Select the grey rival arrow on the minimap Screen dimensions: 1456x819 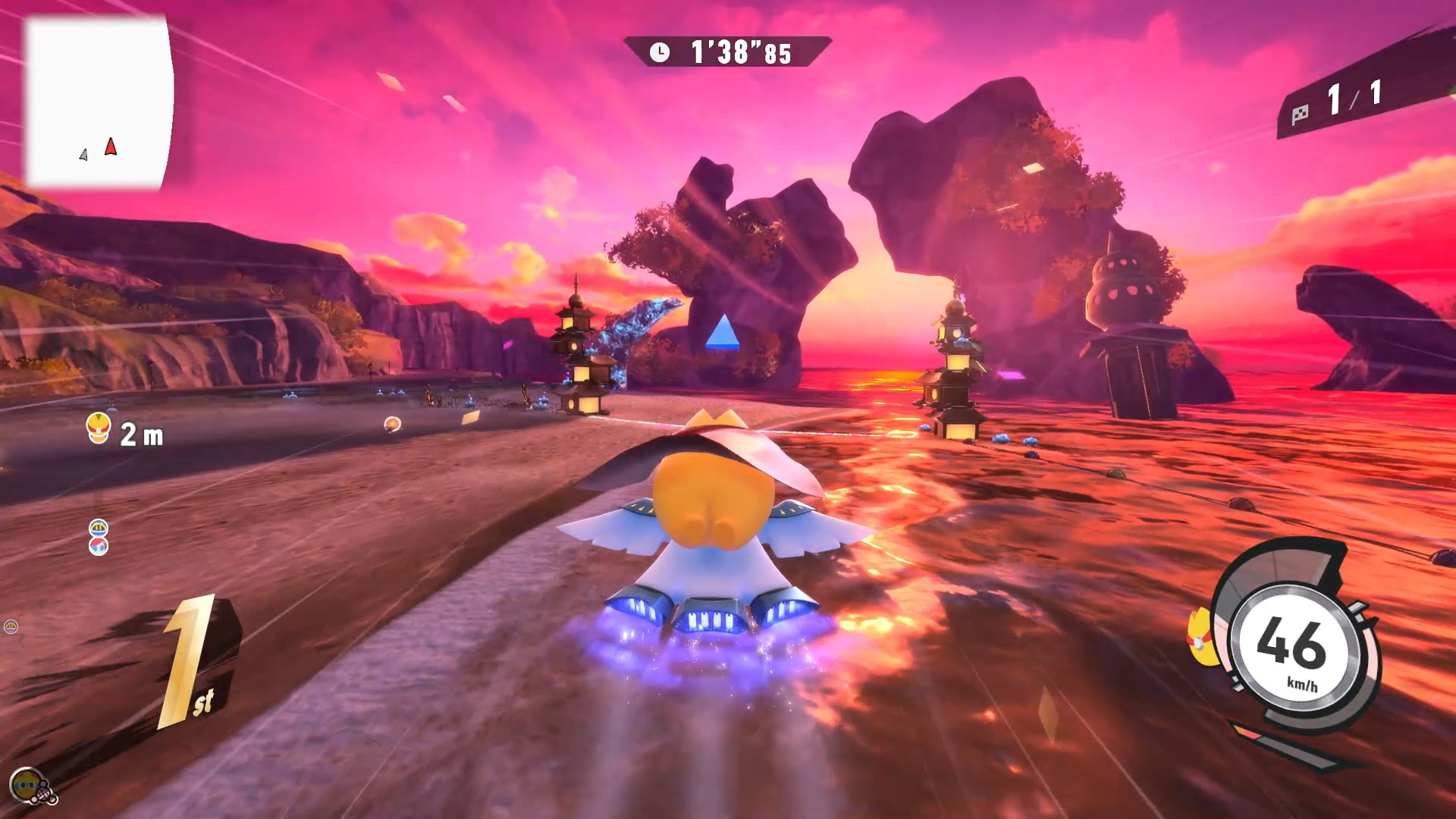(83, 155)
